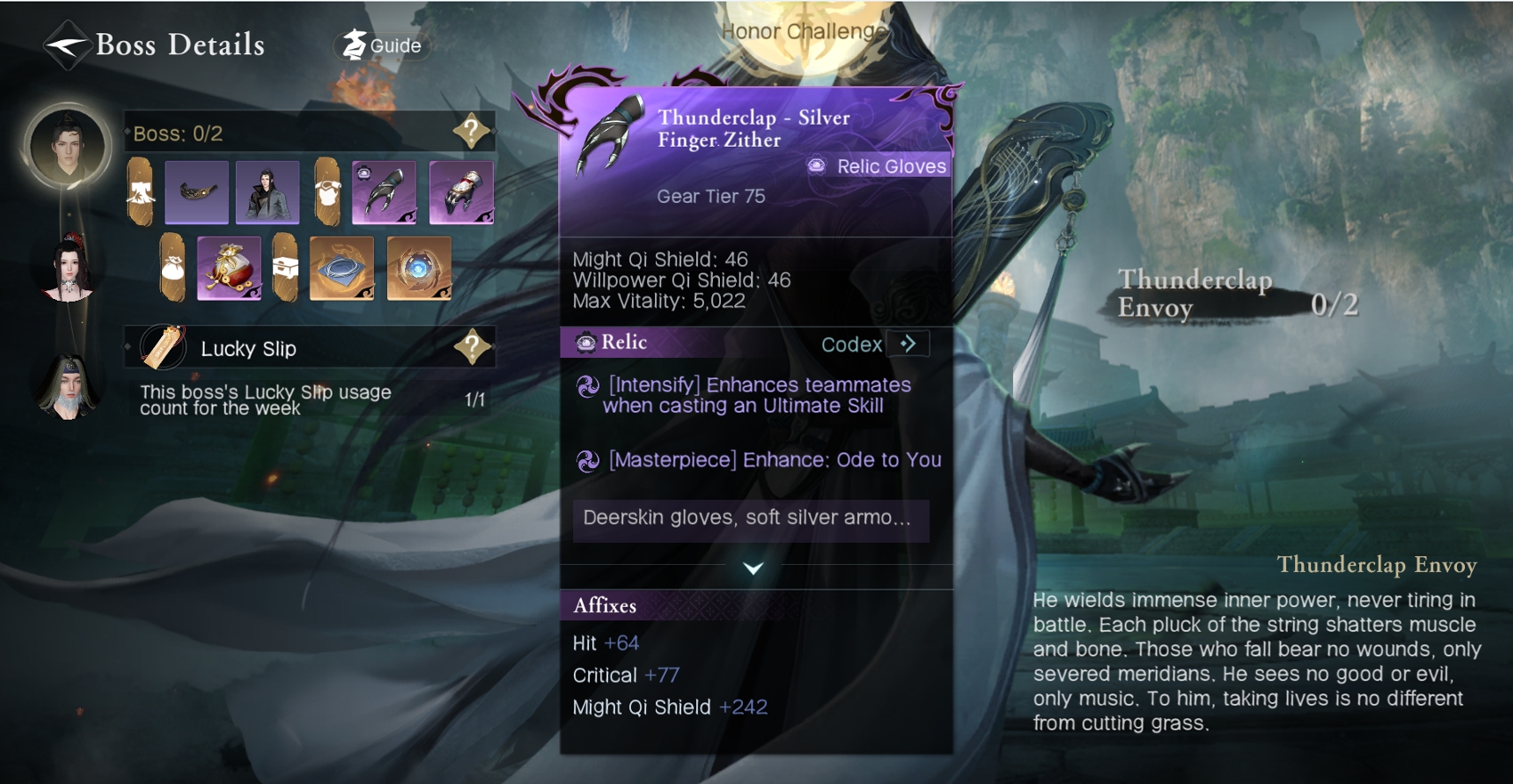
Task: Choose the top male boss portrait
Action: click(x=68, y=145)
